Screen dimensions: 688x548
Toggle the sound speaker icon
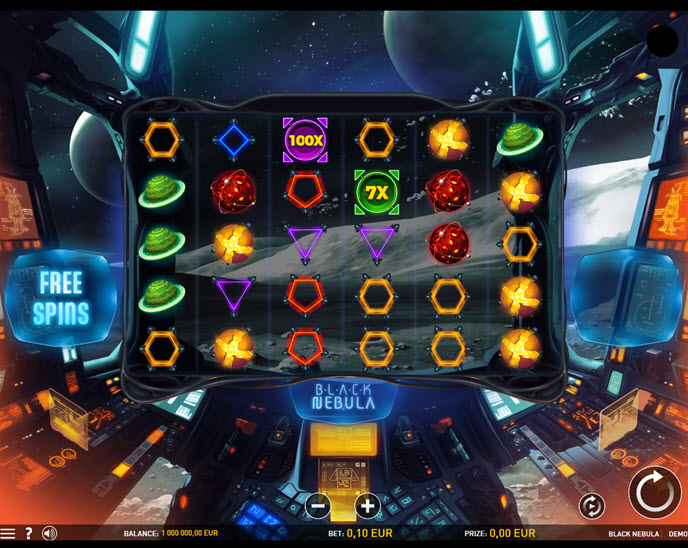pos(49,534)
